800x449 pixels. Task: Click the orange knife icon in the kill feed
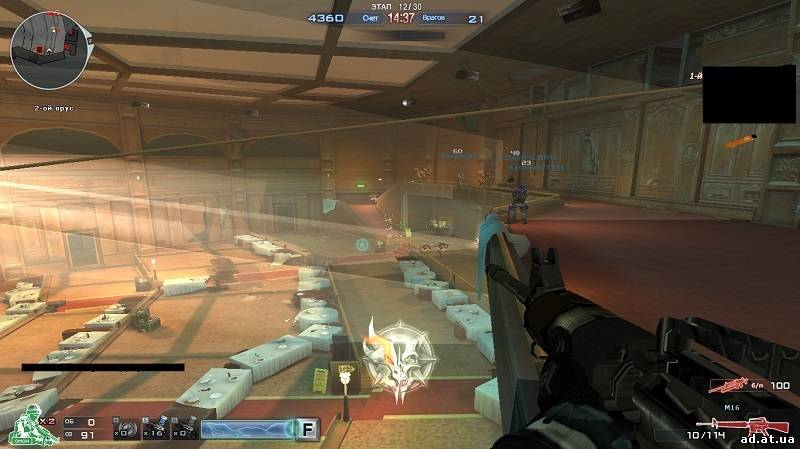point(739,142)
